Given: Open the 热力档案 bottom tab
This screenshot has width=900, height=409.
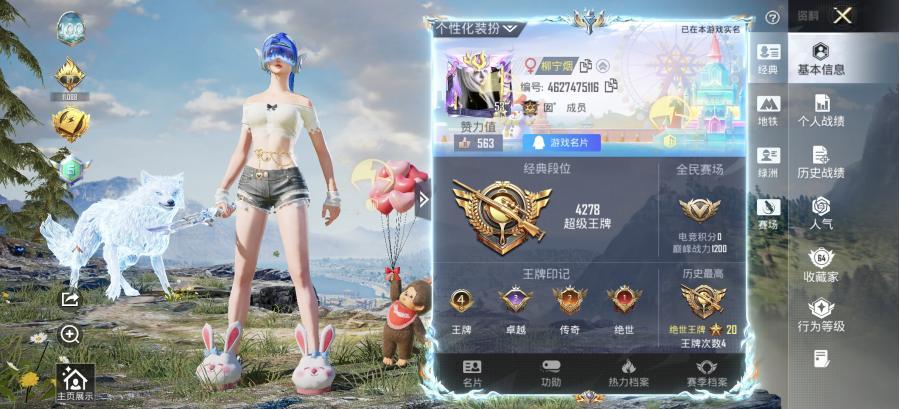Looking at the screenshot, I should pos(628,372).
